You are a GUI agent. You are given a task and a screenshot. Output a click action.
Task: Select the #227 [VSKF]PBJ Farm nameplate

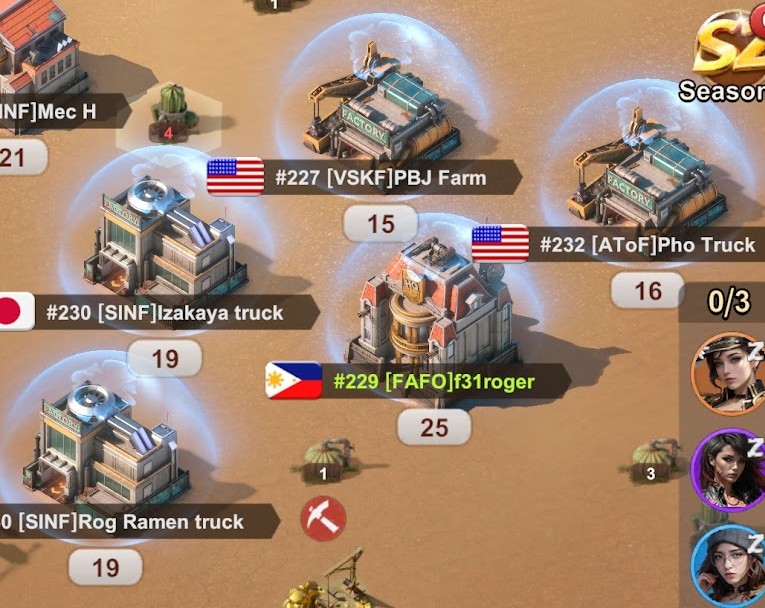[380, 179]
